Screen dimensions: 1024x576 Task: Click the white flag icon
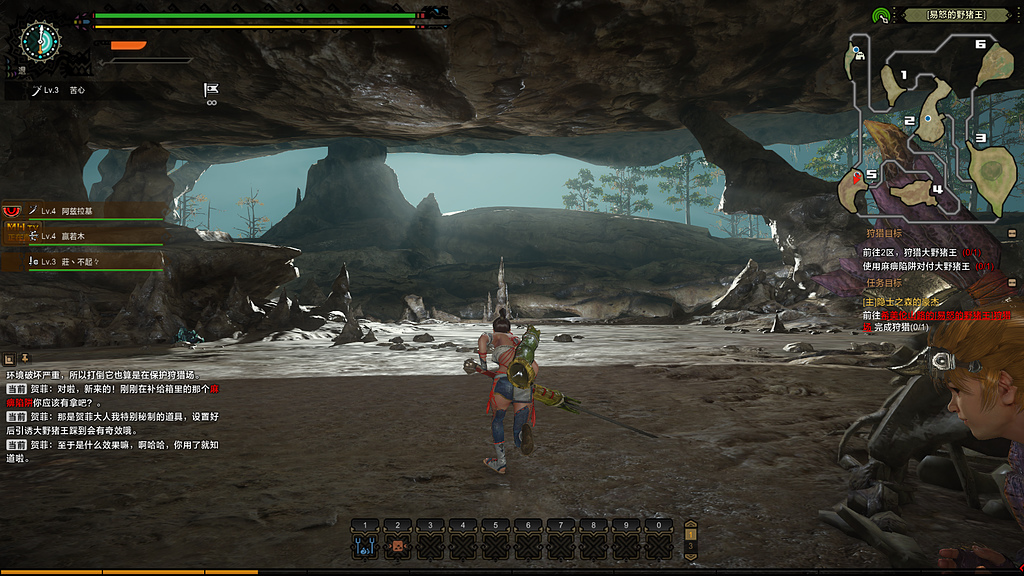click(211, 89)
